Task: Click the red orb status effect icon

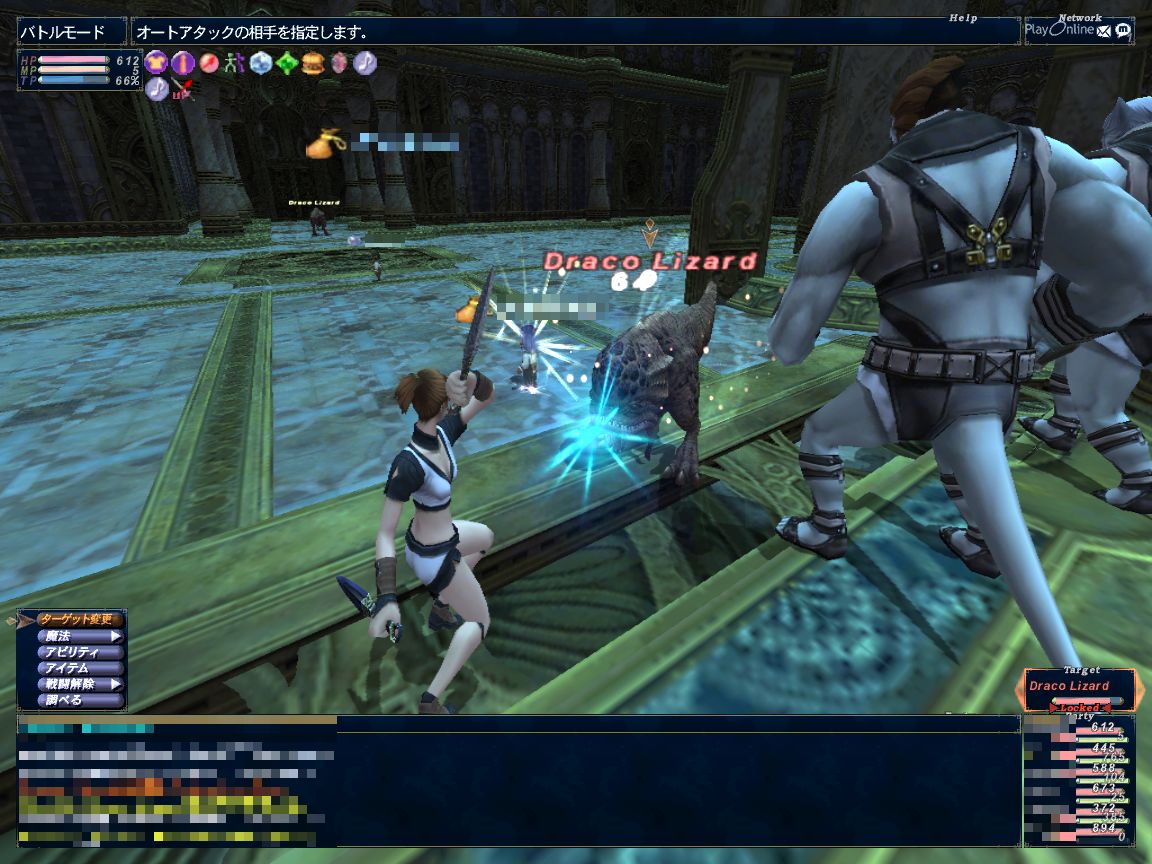Action: point(208,63)
